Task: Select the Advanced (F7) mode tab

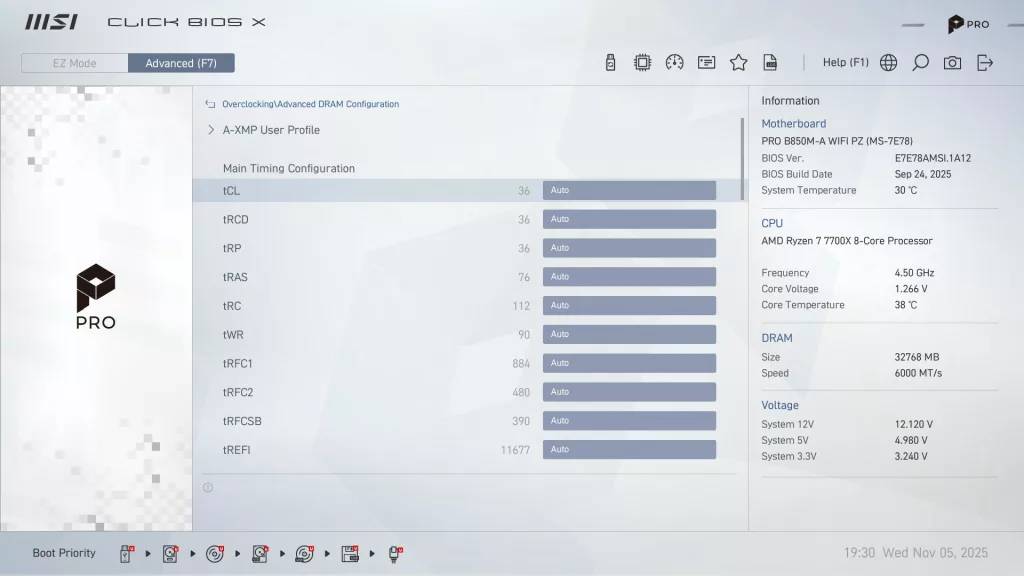Action: tap(181, 63)
